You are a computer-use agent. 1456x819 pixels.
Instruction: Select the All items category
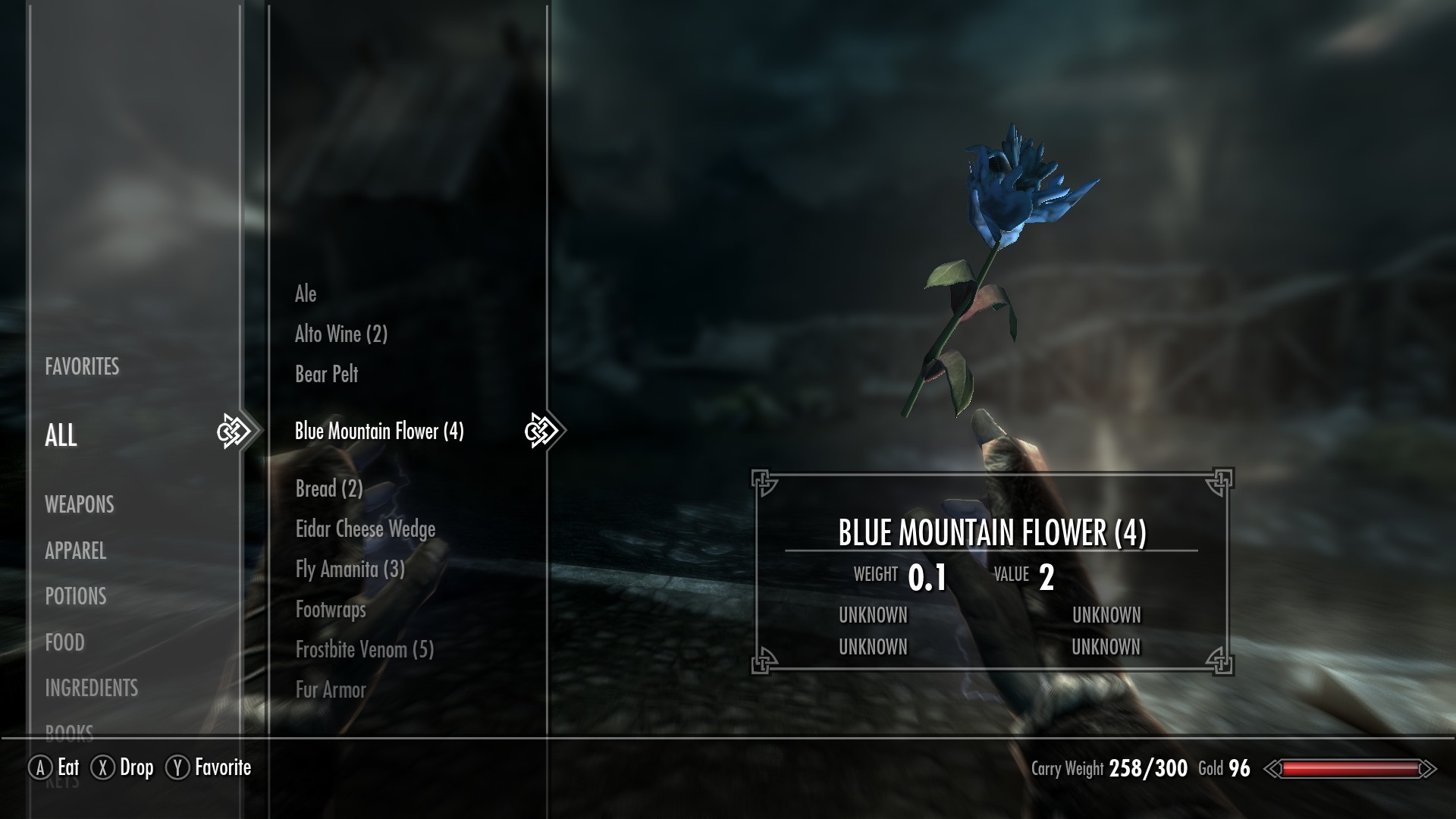point(61,435)
